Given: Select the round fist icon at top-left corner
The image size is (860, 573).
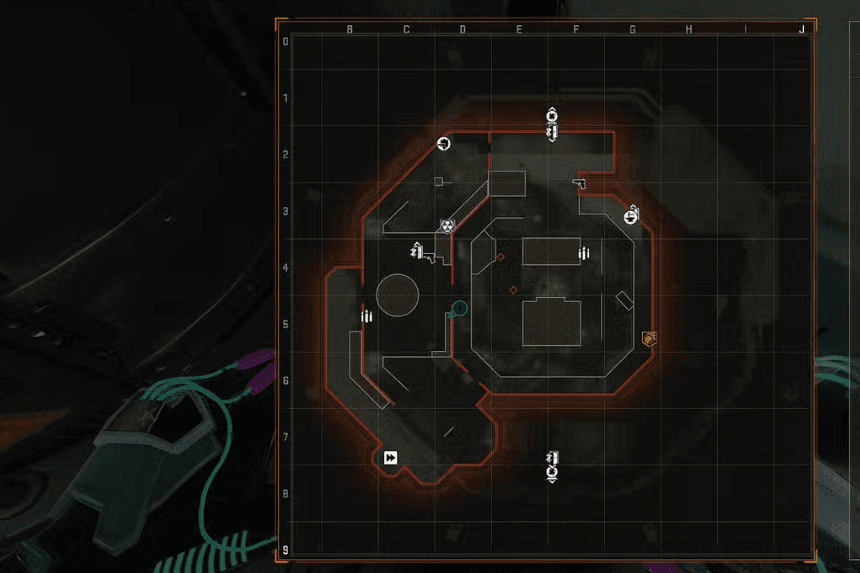Looking at the screenshot, I should (444, 144).
